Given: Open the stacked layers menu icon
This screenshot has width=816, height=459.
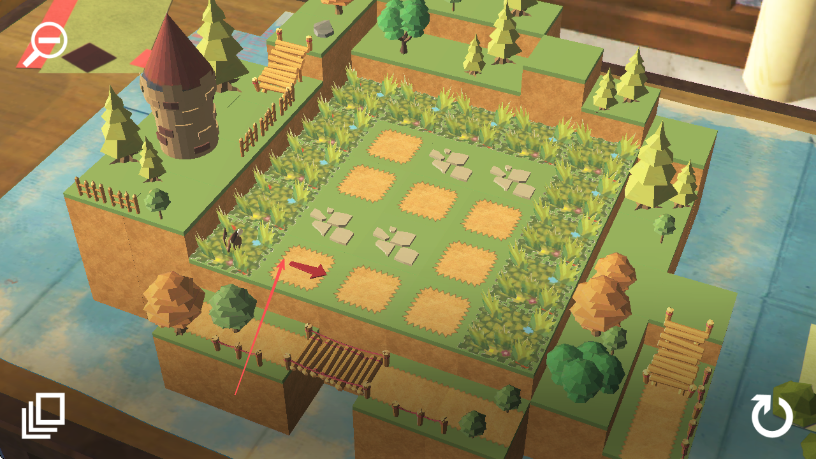Looking at the screenshot, I should pos(44,416).
